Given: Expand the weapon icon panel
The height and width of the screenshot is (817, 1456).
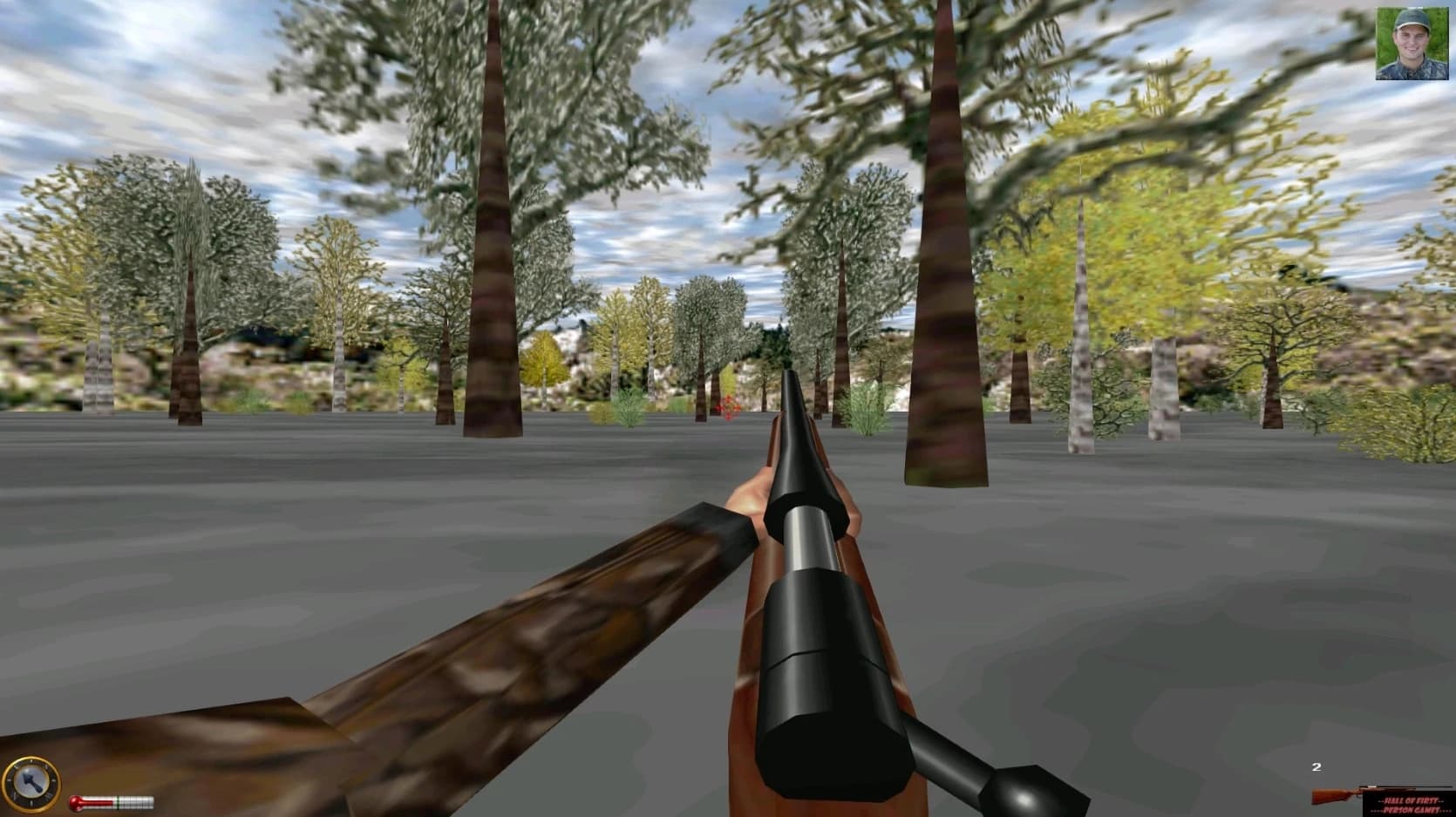Looking at the screenshot, I should (x=1378, y=789).
